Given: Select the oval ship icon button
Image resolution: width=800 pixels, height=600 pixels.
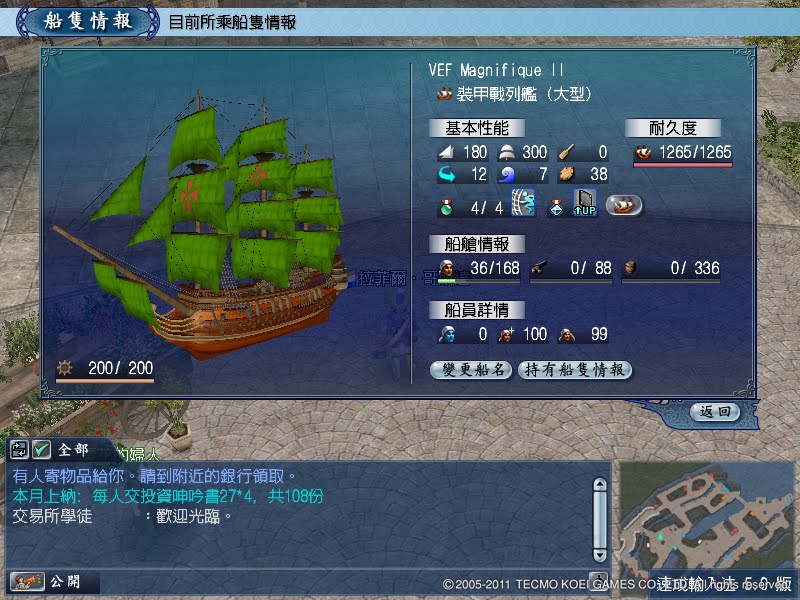Looking at the screenshot, I should 624,205.
